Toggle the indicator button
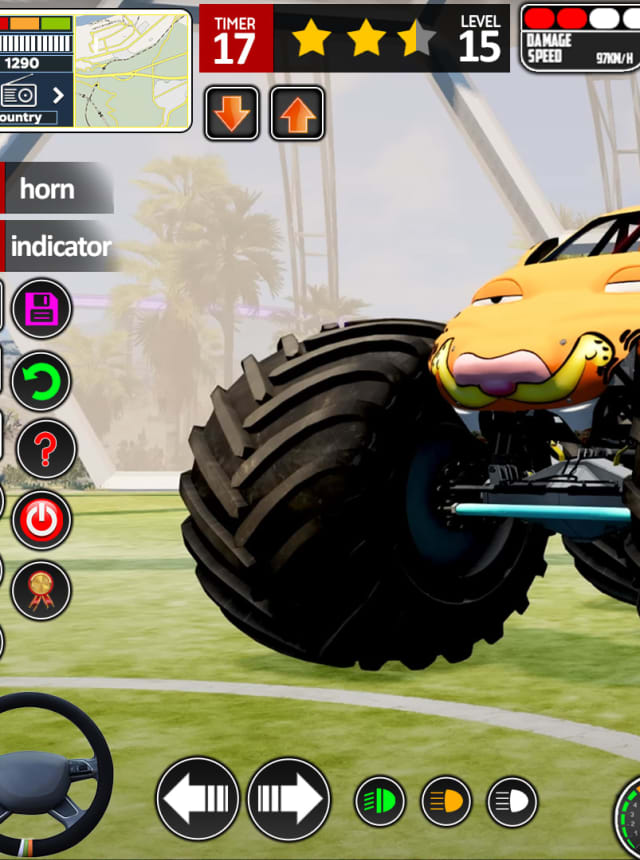The height and width of the screenshot is (860, 640). pyautogui.click(x=60, y=246)
